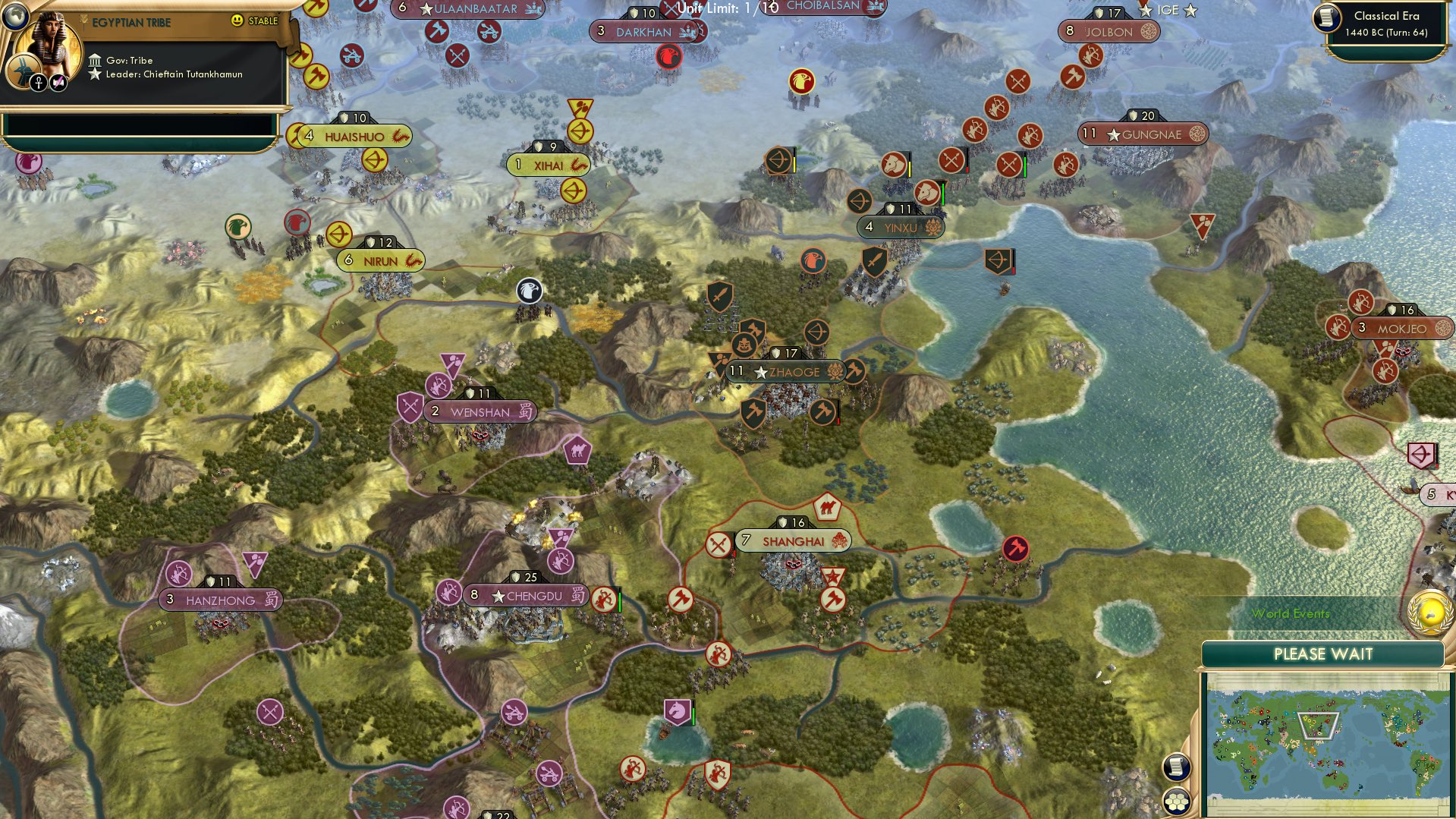Screen dimensions: 1456x819
Task: Click the Gov: Tribe government link
Action: (131, 60)
